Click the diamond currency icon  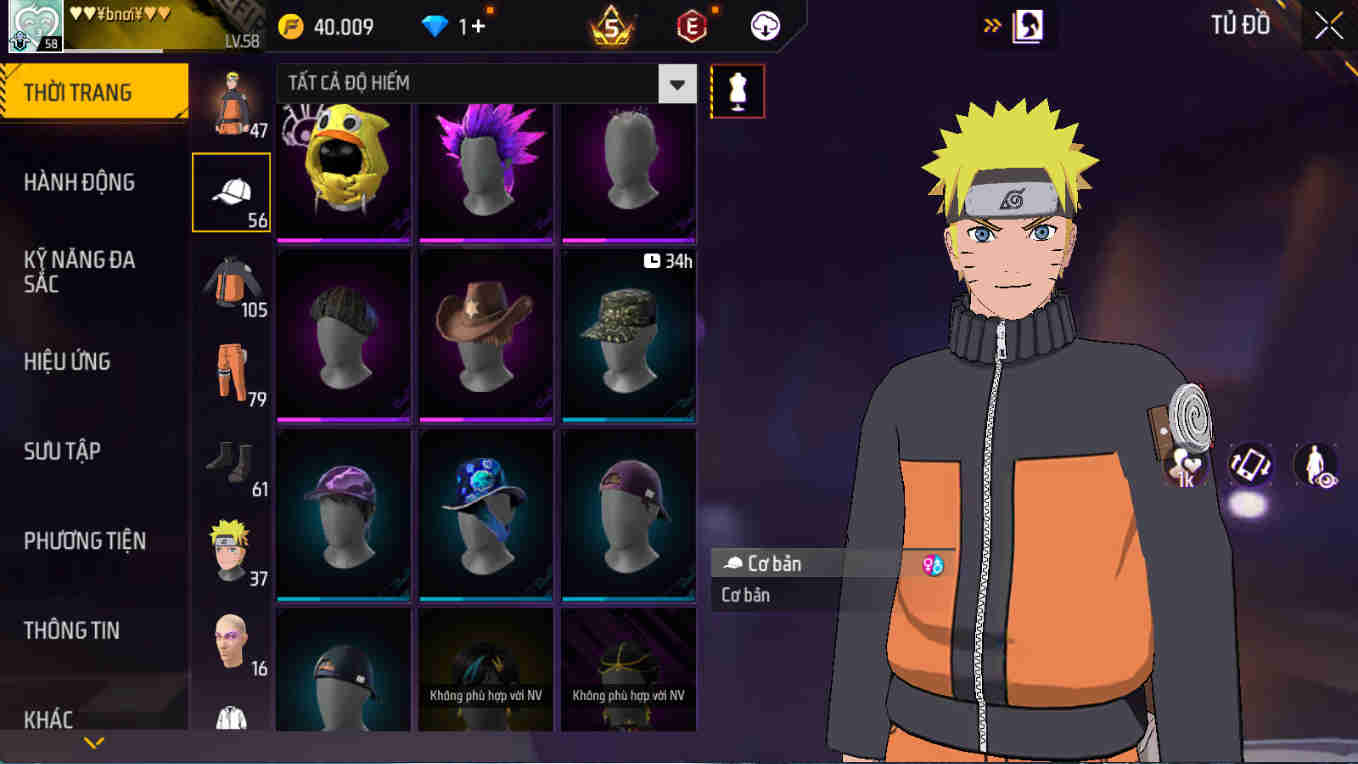(434, 24)
